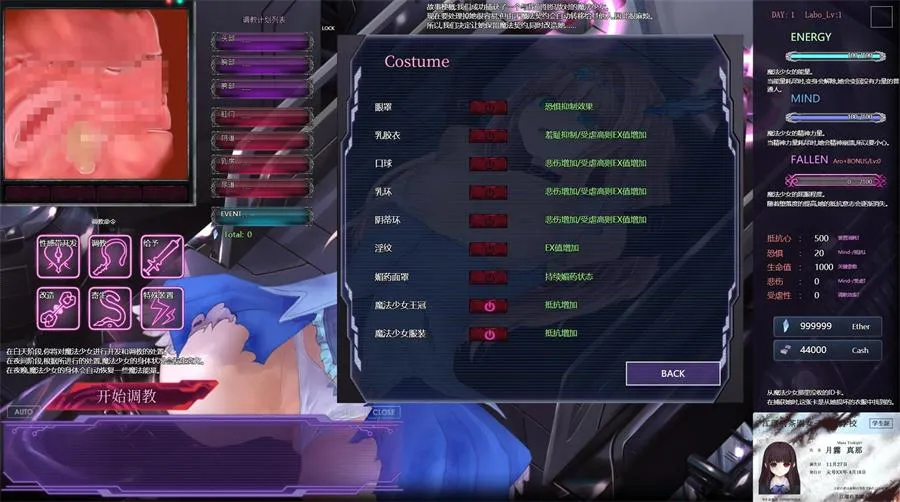The image size is (900, 502).
Task: Click the CLOSE button below the panel
Action: pos(384,412)
